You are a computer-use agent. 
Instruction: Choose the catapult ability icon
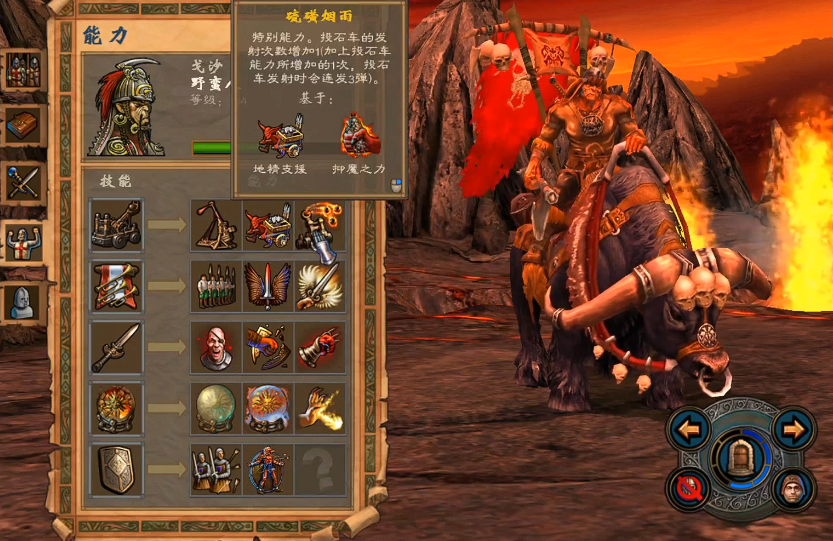215,225
